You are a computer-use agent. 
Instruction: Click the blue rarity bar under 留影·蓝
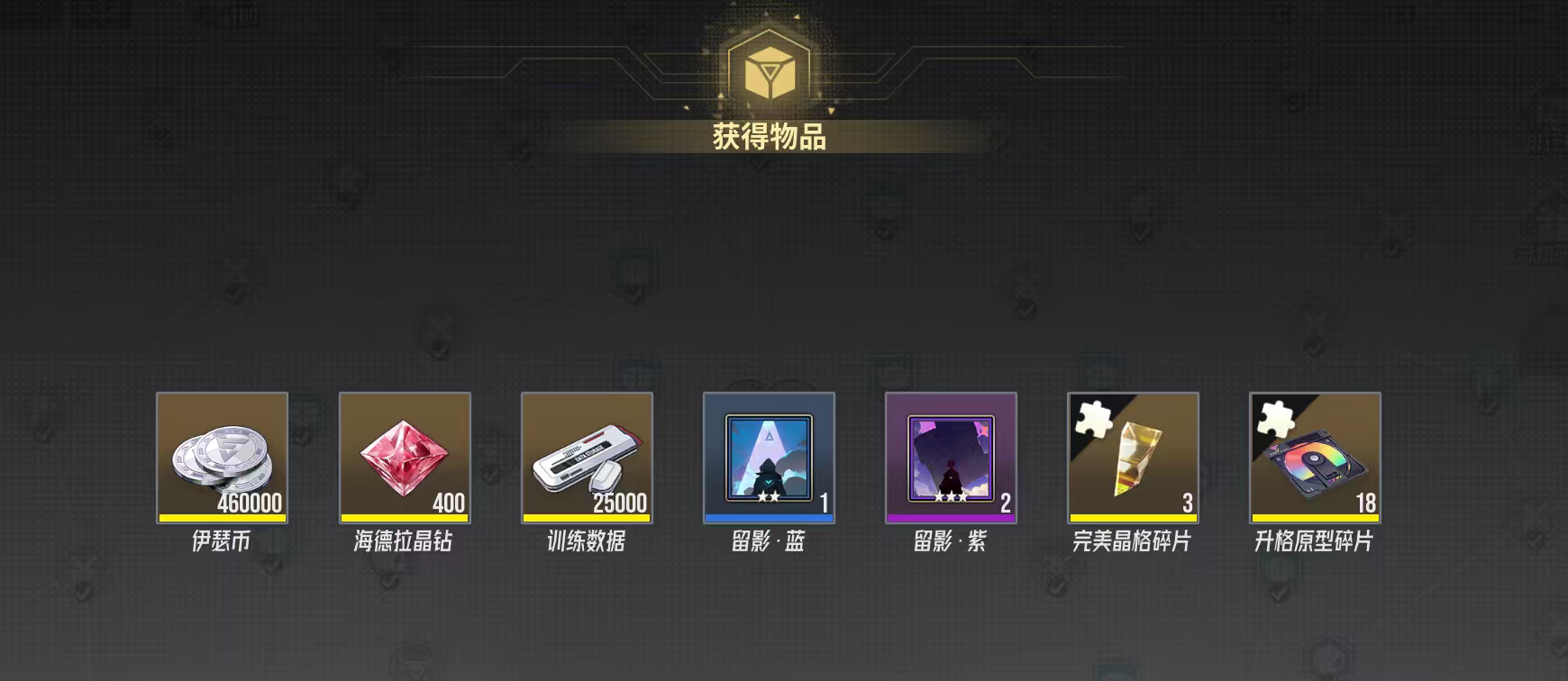[x=770, y=516]
